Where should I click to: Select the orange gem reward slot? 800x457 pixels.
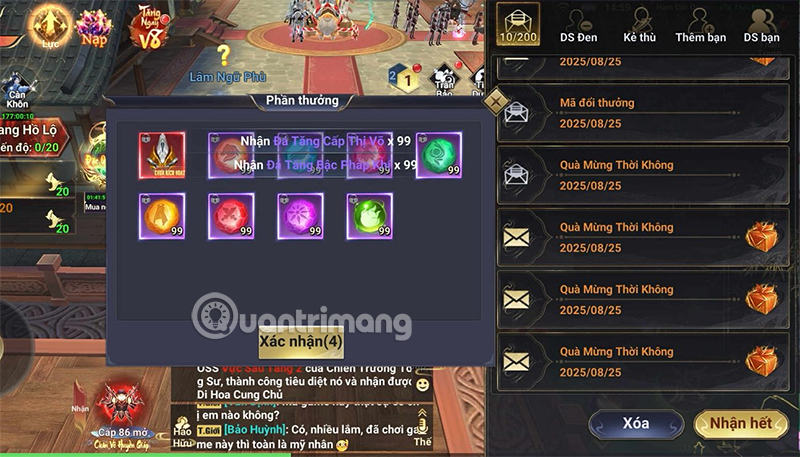162,216
